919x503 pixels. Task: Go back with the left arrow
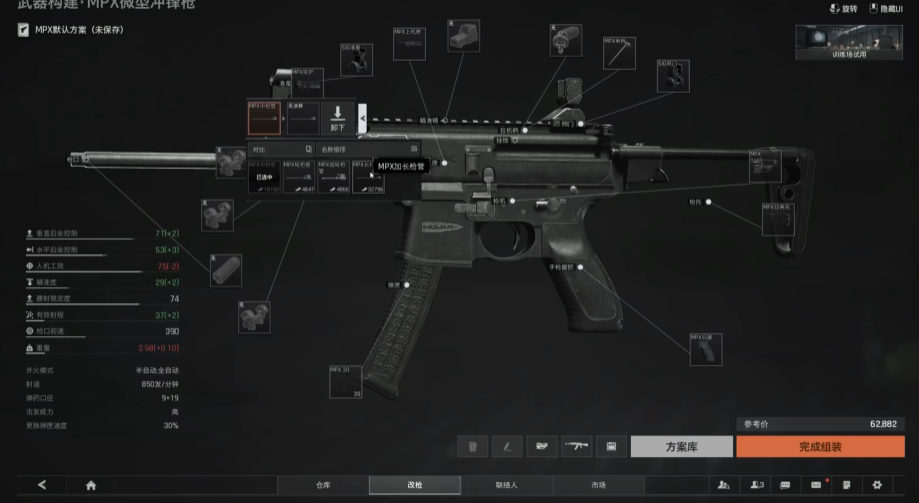42,485
